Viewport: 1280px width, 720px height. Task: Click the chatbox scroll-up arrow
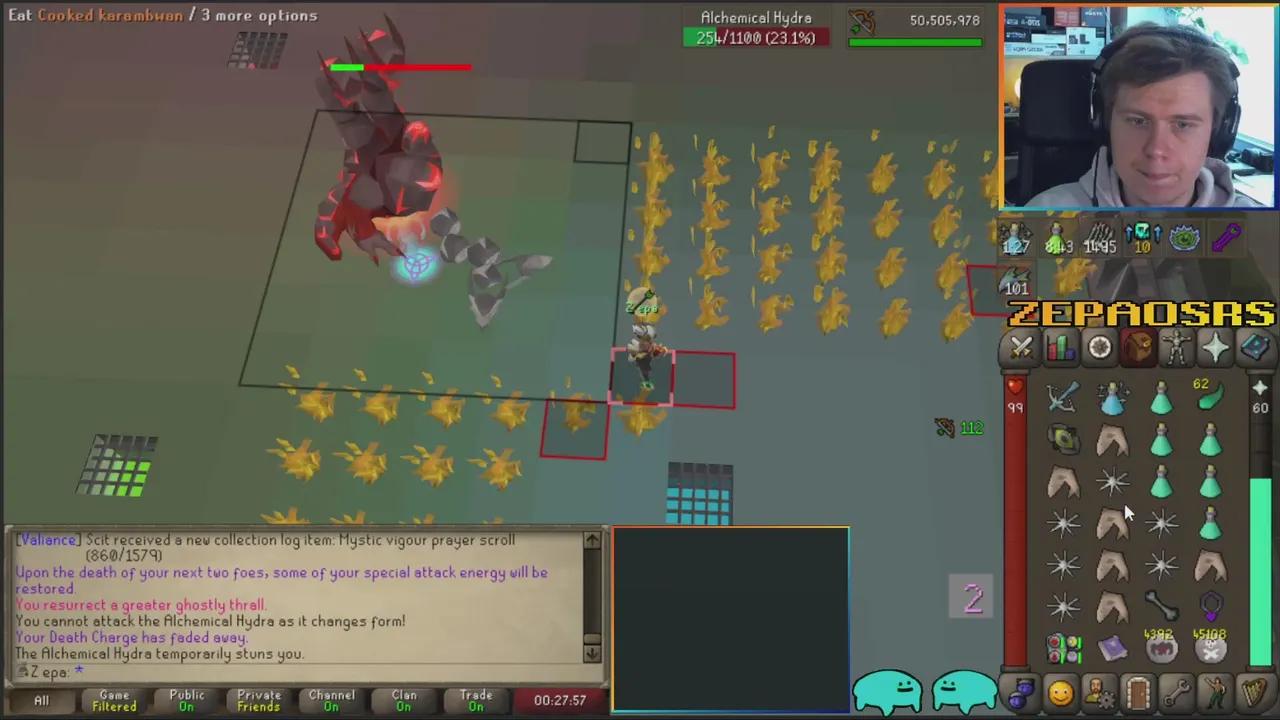(592, 540)
